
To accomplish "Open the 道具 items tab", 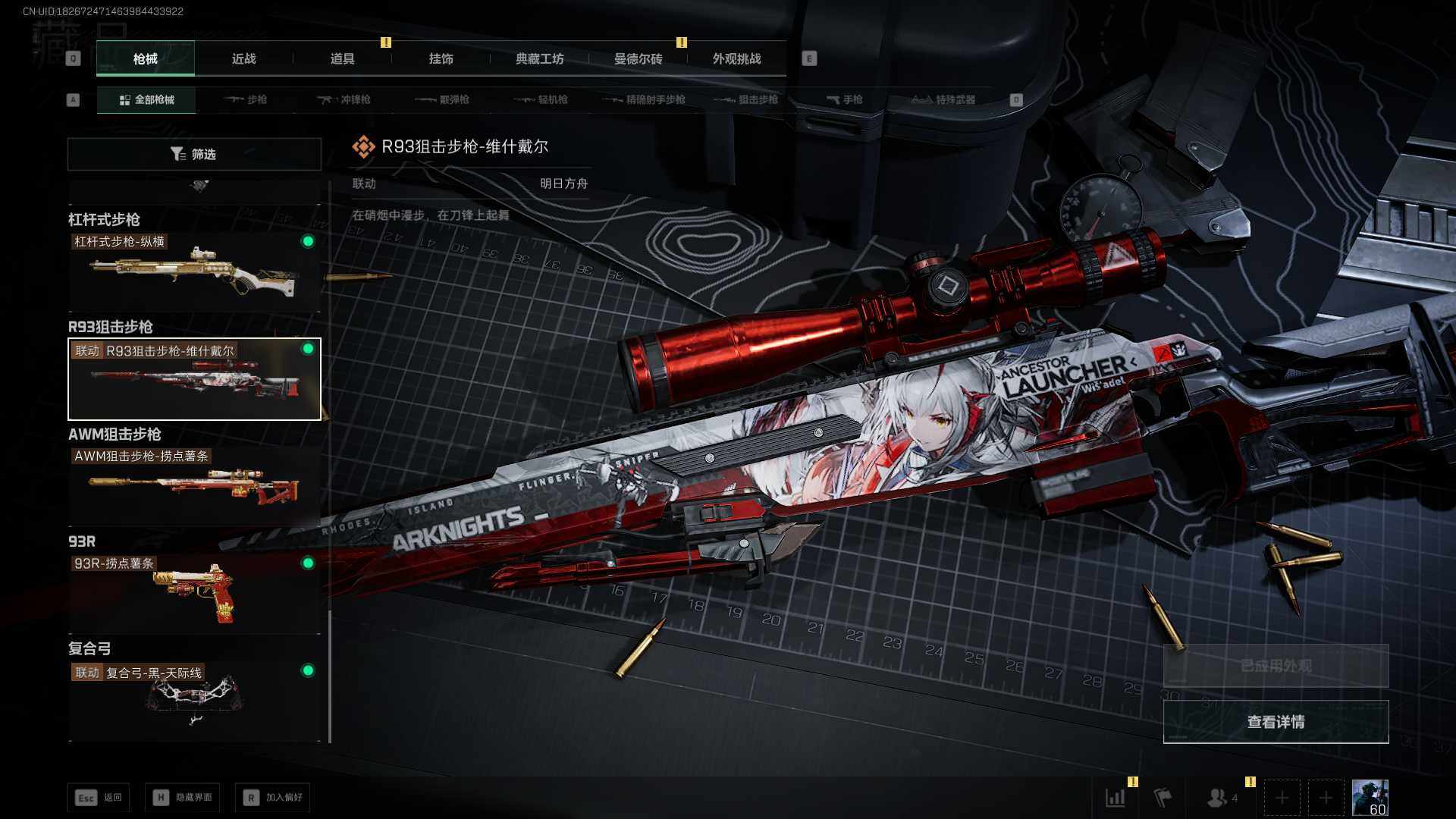I will click(x=342, y=59).
